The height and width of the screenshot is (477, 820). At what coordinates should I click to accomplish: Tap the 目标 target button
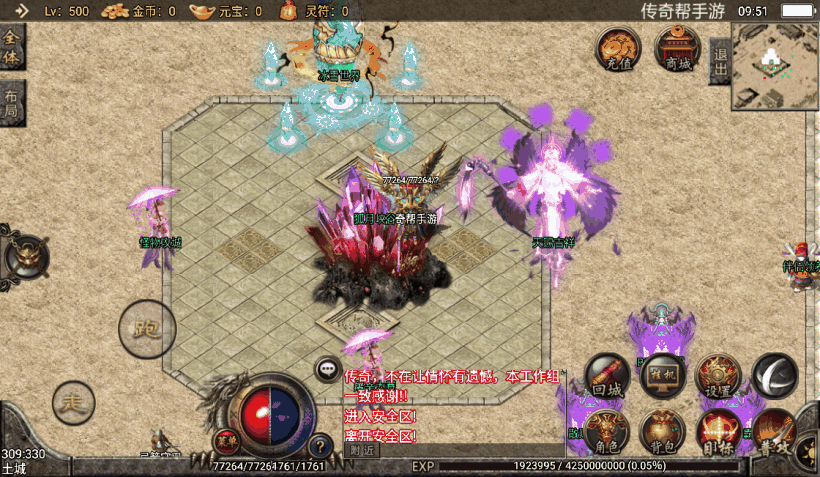click(x=717, y=431)
